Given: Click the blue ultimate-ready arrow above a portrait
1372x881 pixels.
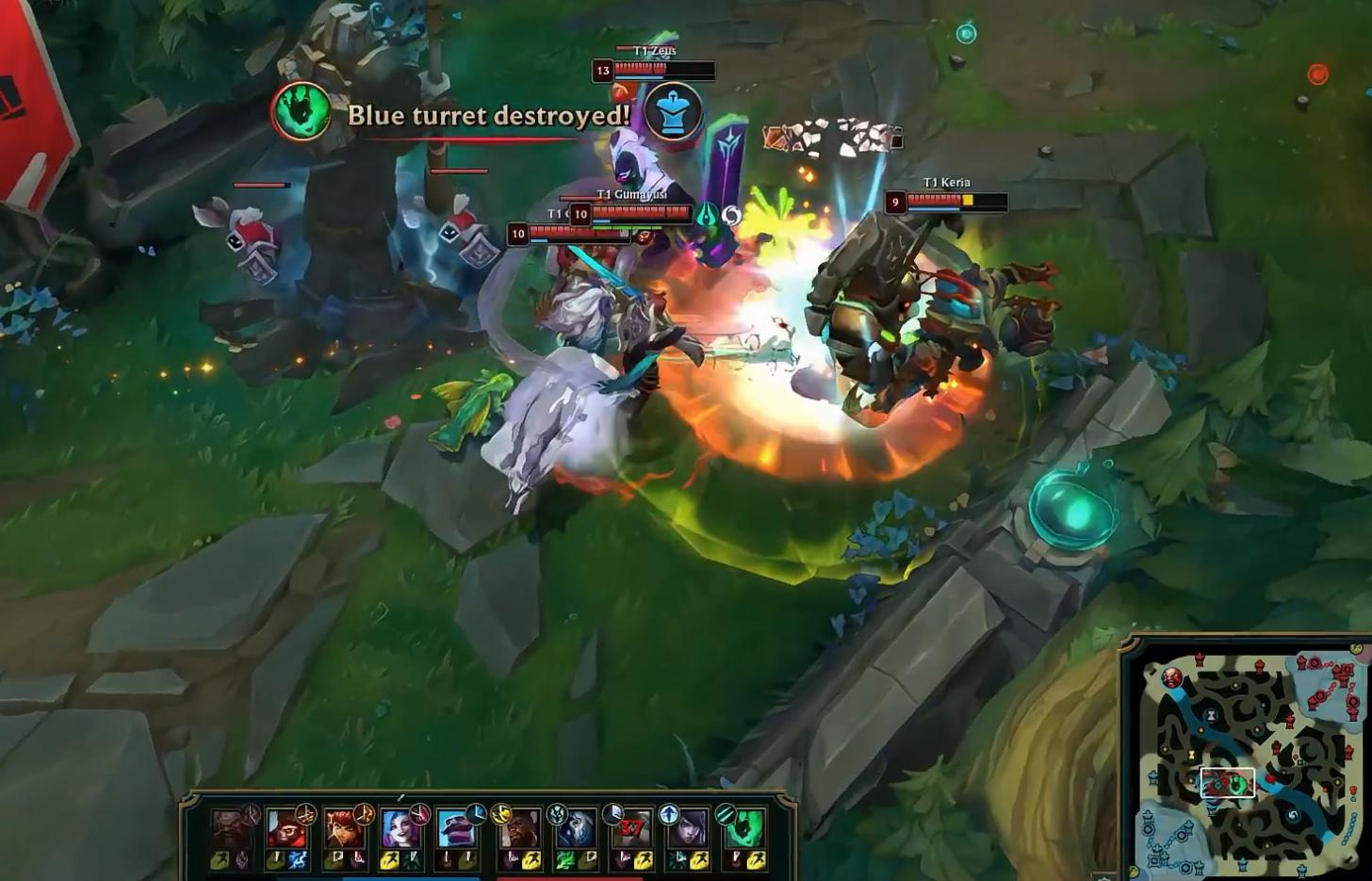Looking at the screenshot, I should coord(667,813).
